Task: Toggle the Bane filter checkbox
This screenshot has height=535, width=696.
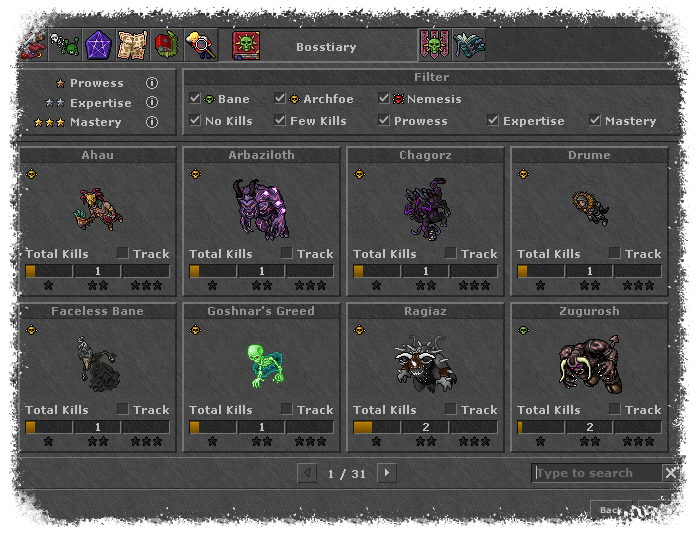Action: pyautogui.click(x=195, y=99)
